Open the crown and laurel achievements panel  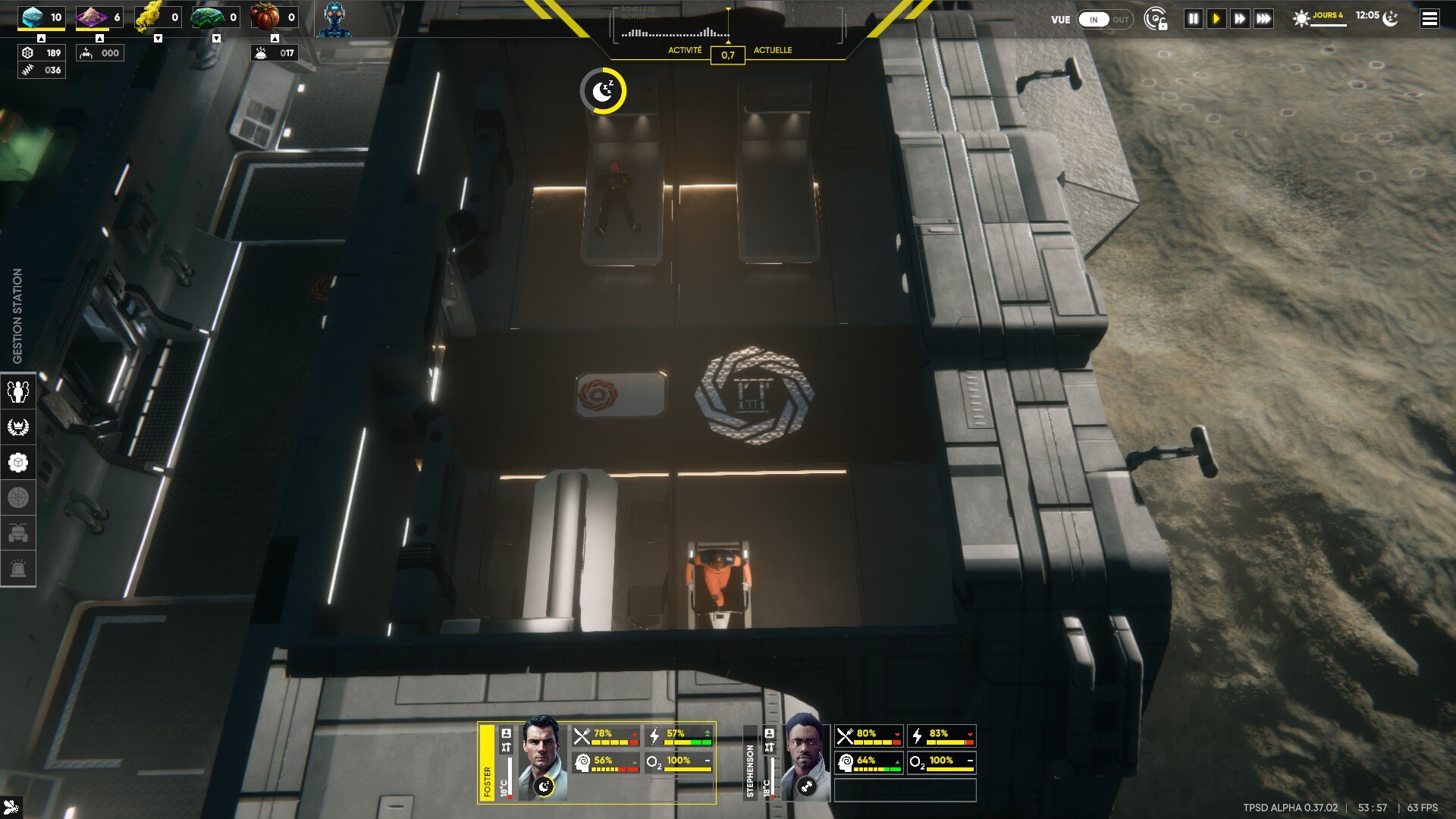(18, 427)
